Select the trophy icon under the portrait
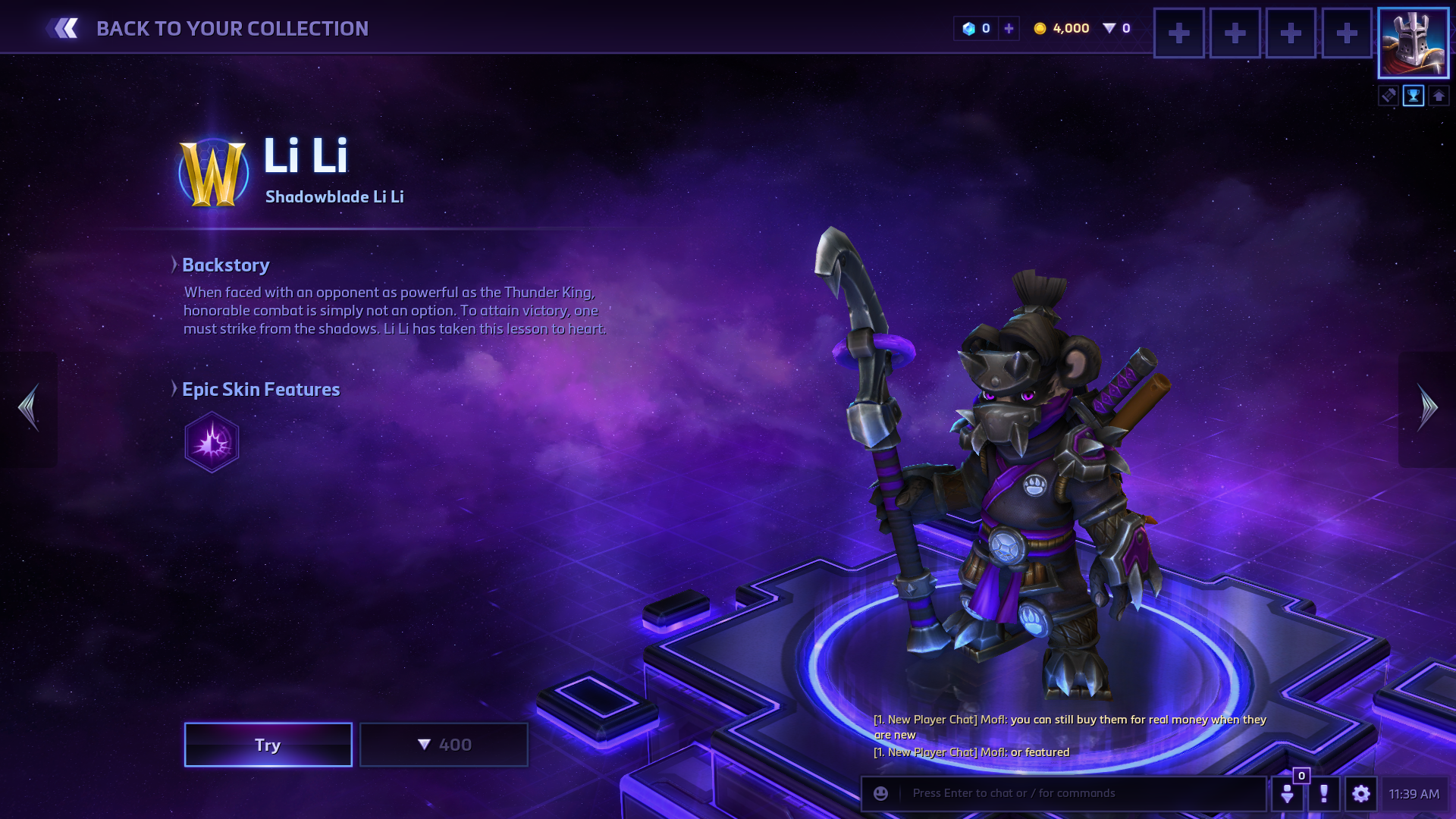This screenshot has width=1456, height=819. pos(1414,96)
